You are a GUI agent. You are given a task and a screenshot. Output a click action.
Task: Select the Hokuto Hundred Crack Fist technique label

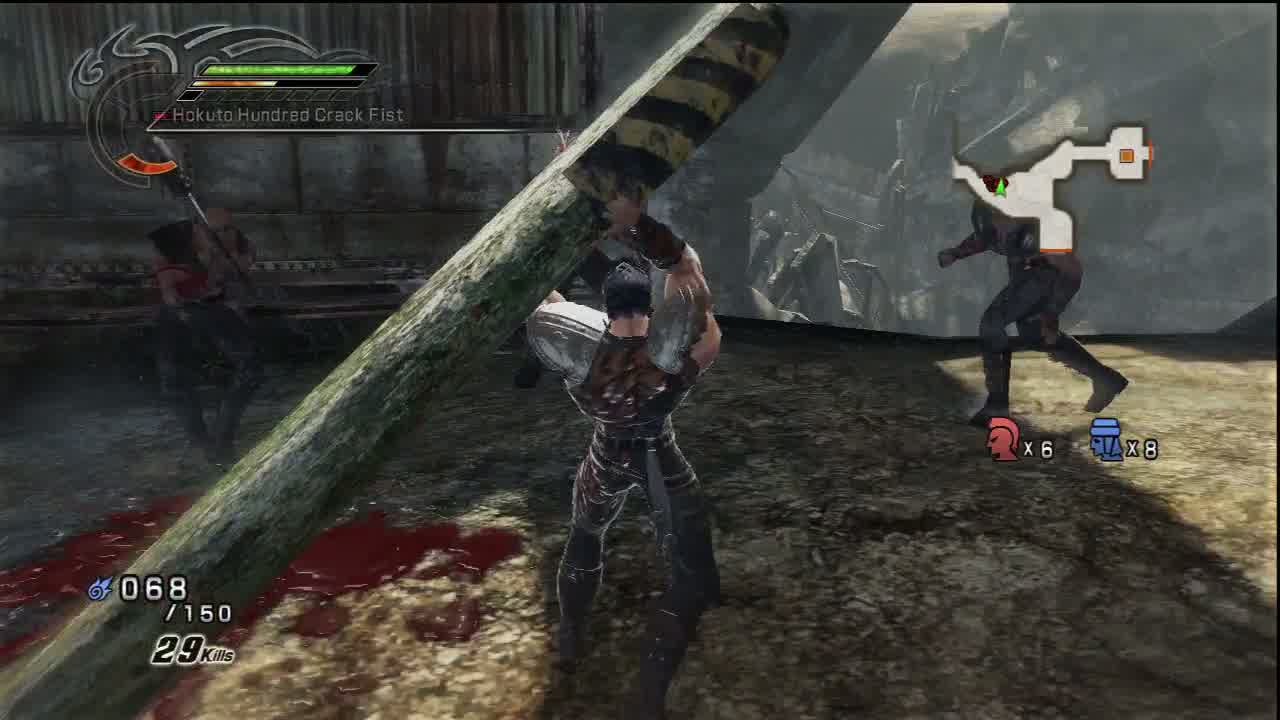(288, 115)
